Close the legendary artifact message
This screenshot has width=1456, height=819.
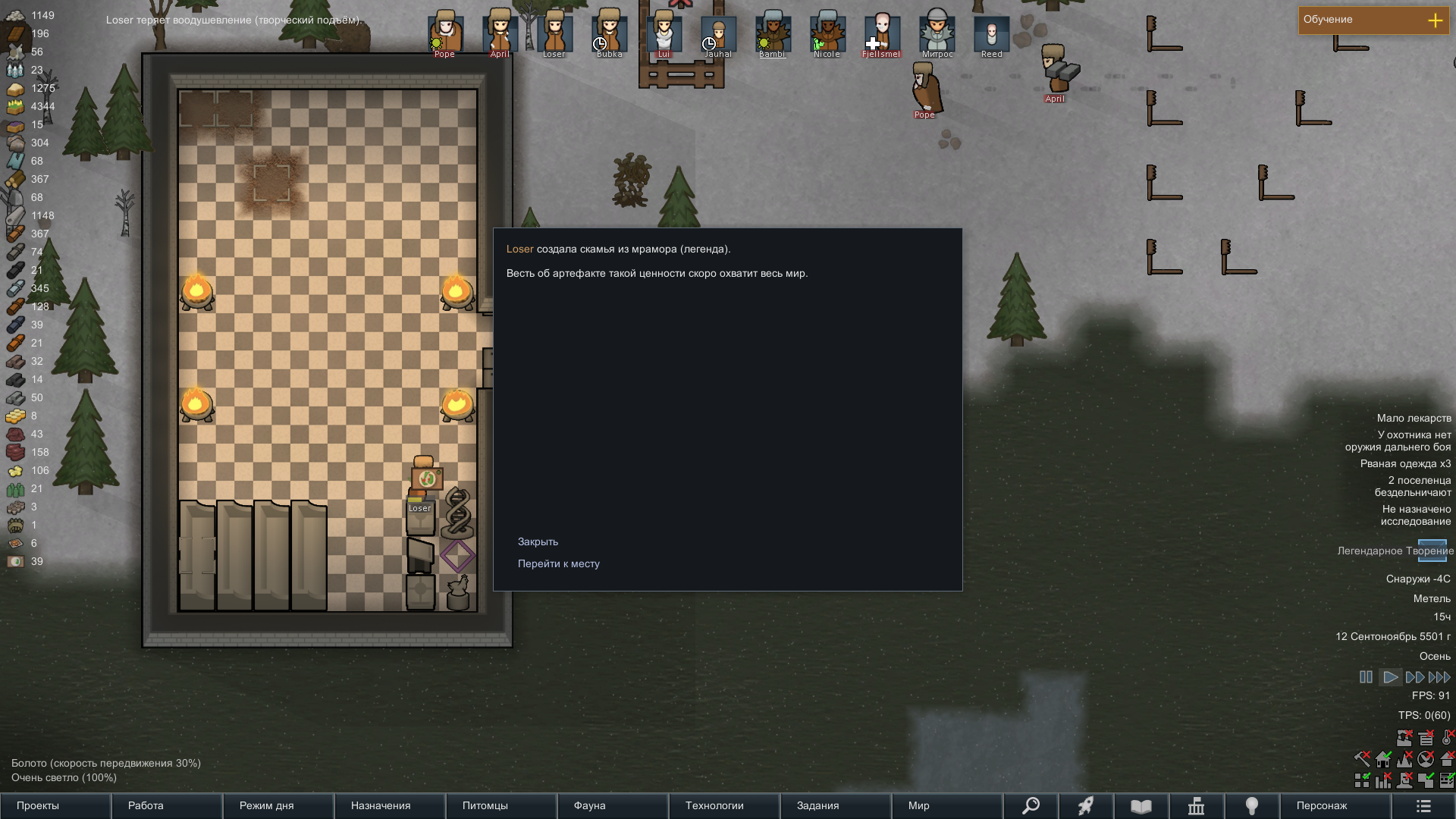pos(538,541)
